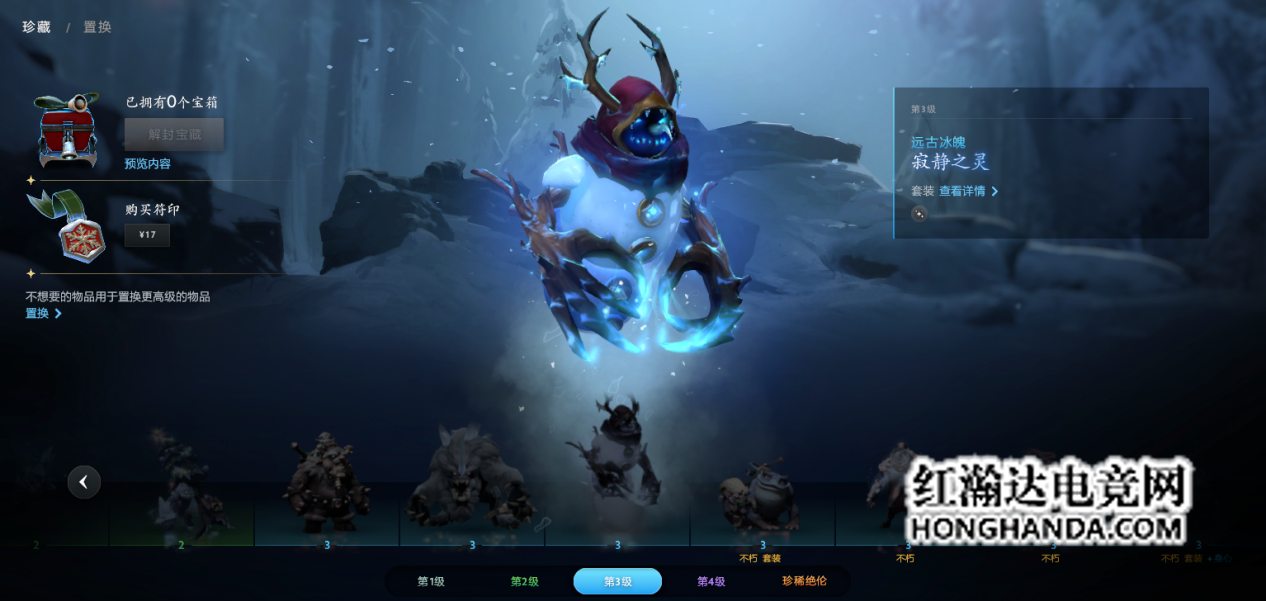The image size is (1266, 601).
Task: Click the snowflake charm medal icon
Action: 69,227
